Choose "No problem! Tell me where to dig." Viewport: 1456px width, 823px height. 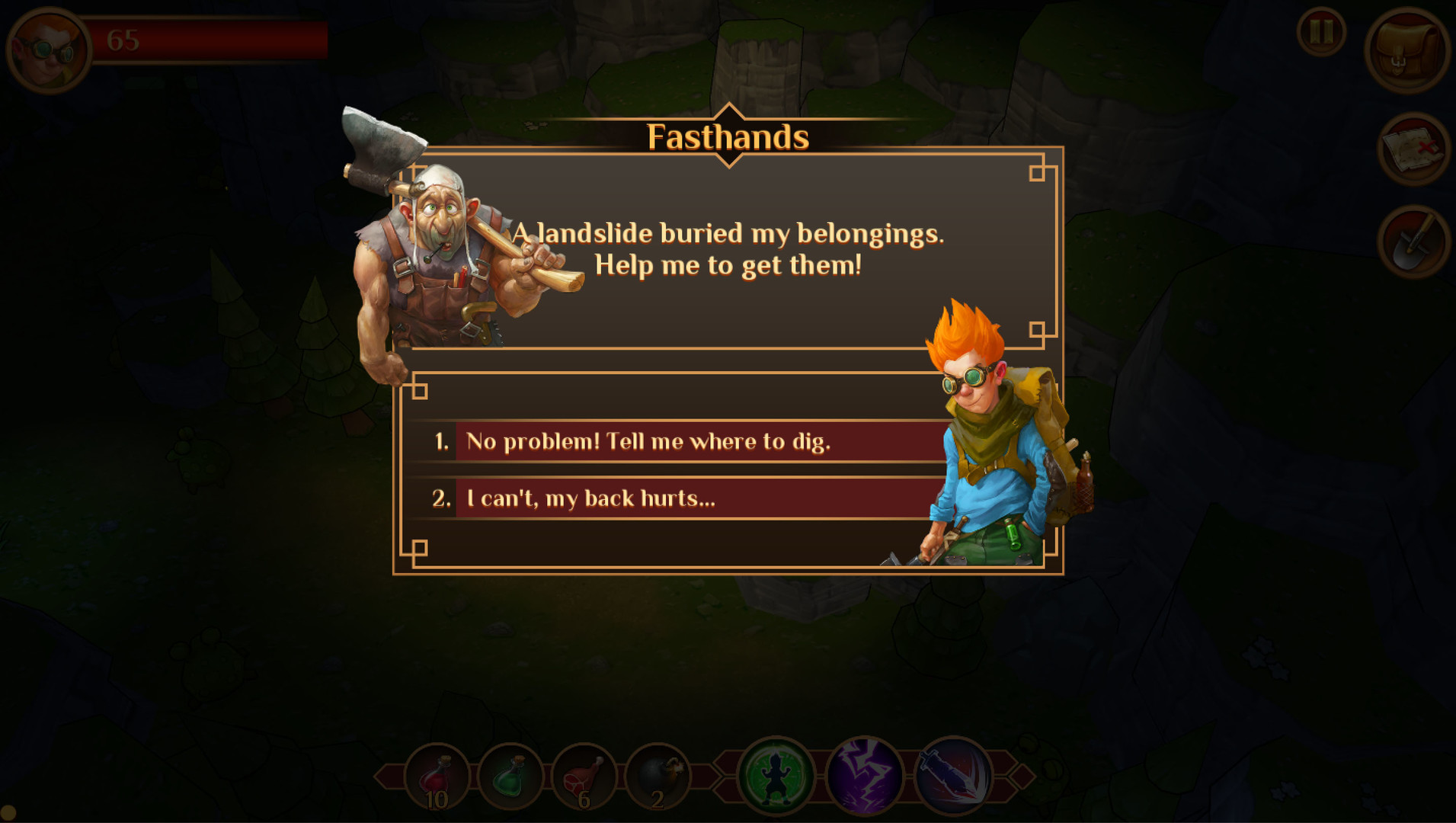click(x=686, y=442)
